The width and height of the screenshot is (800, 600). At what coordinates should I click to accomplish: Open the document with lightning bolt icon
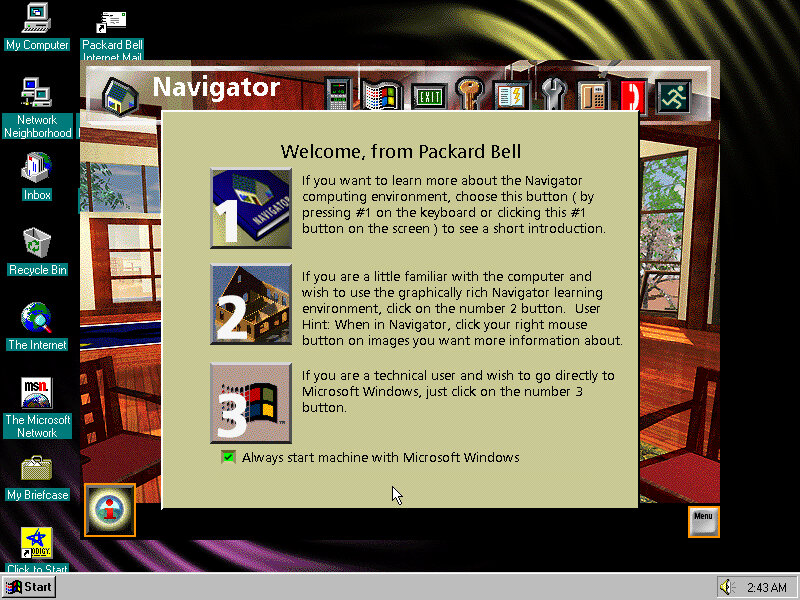[x=510, y=96]
